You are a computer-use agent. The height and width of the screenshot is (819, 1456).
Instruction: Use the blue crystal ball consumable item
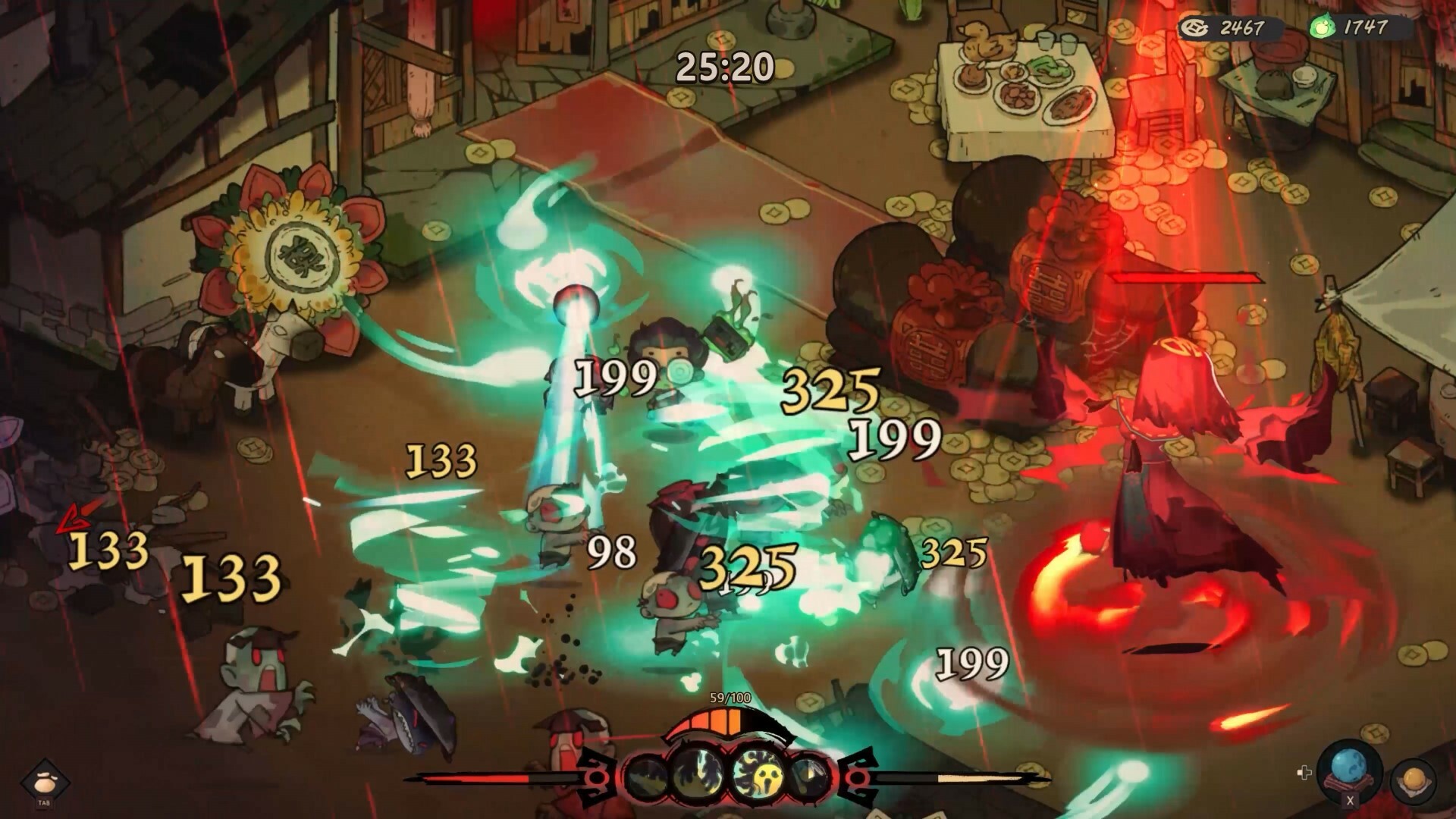pos(1350,766)
